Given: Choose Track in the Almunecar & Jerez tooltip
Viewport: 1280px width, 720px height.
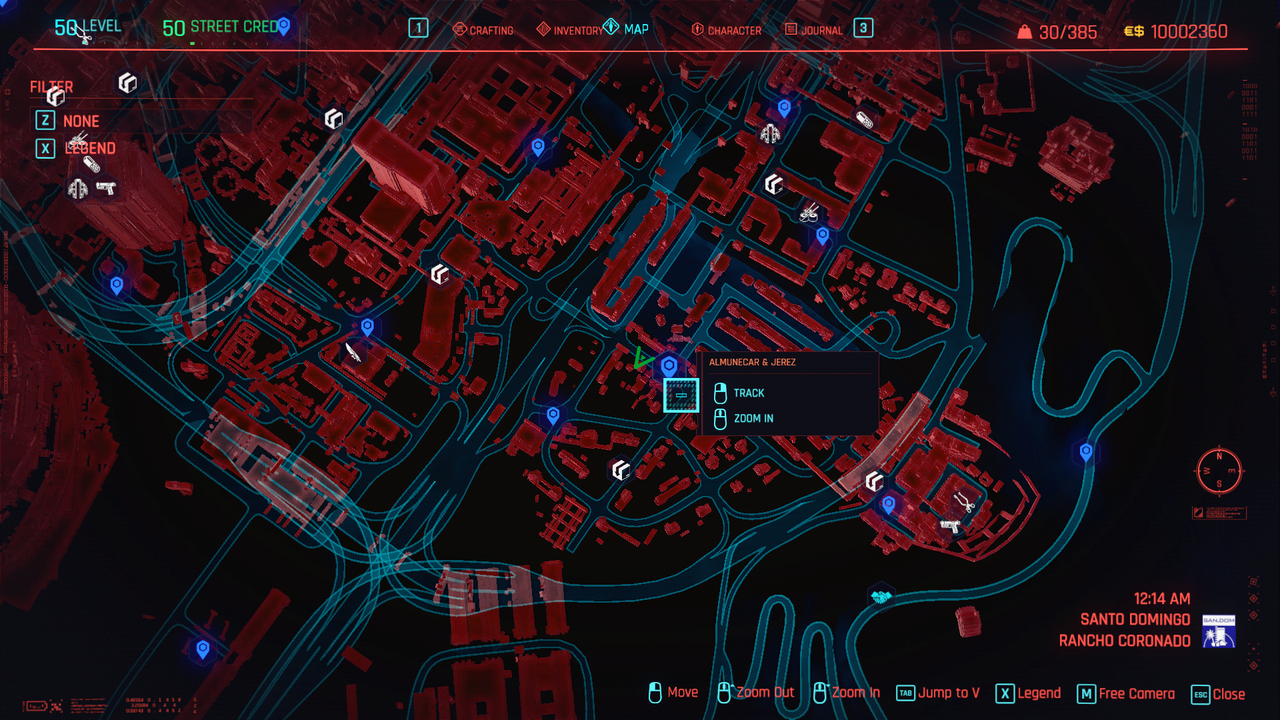Looking at the screenshot, I should (749, 393).
